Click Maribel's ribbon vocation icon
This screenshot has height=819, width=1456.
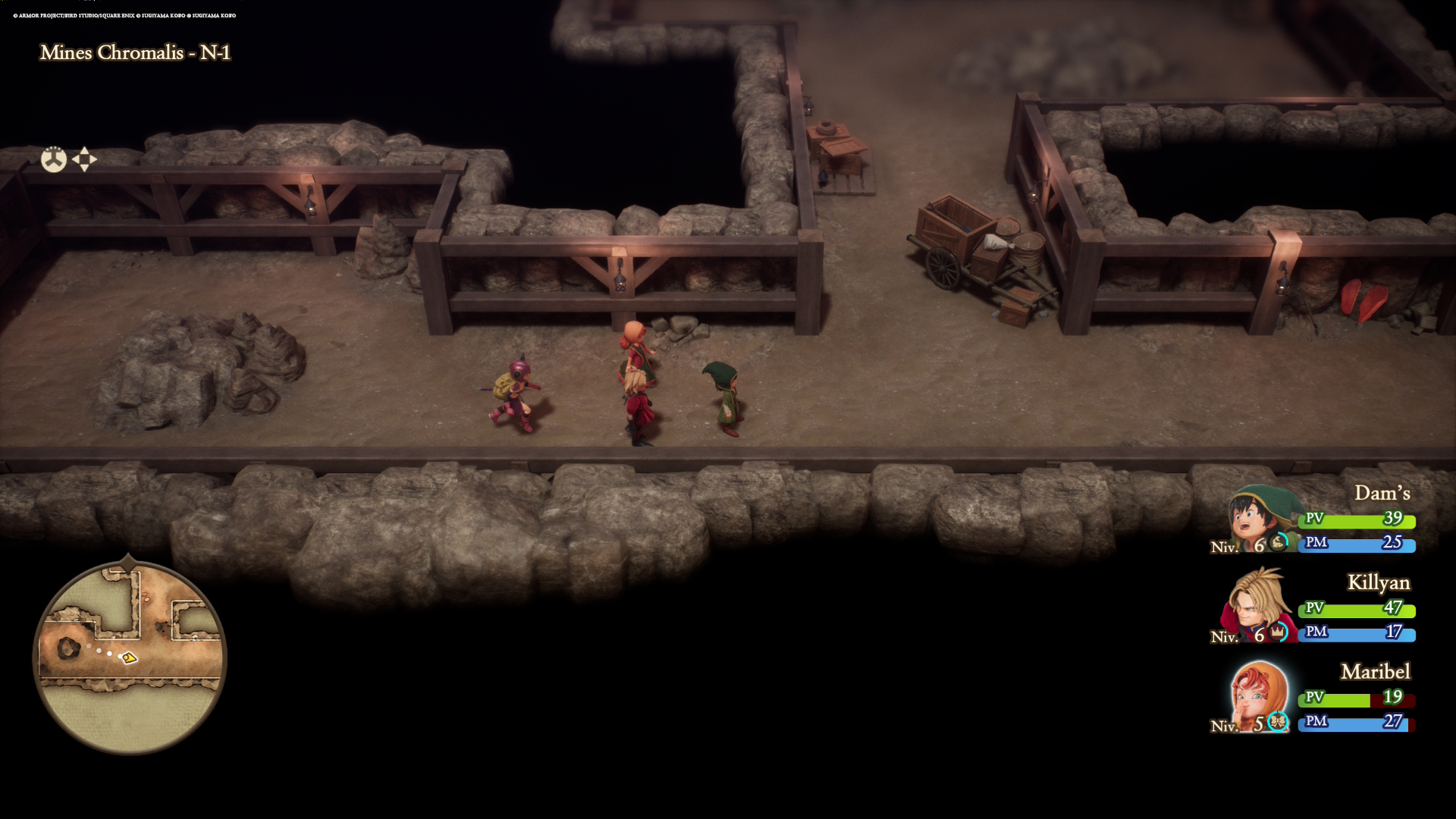pos(1278,723)
